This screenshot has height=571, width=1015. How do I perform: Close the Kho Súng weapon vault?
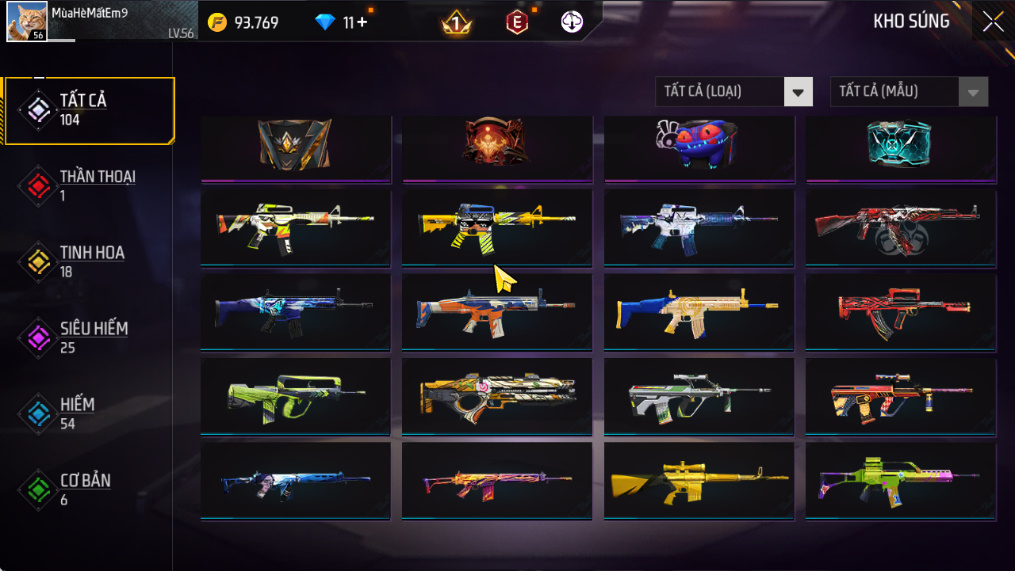pos(992,21)
